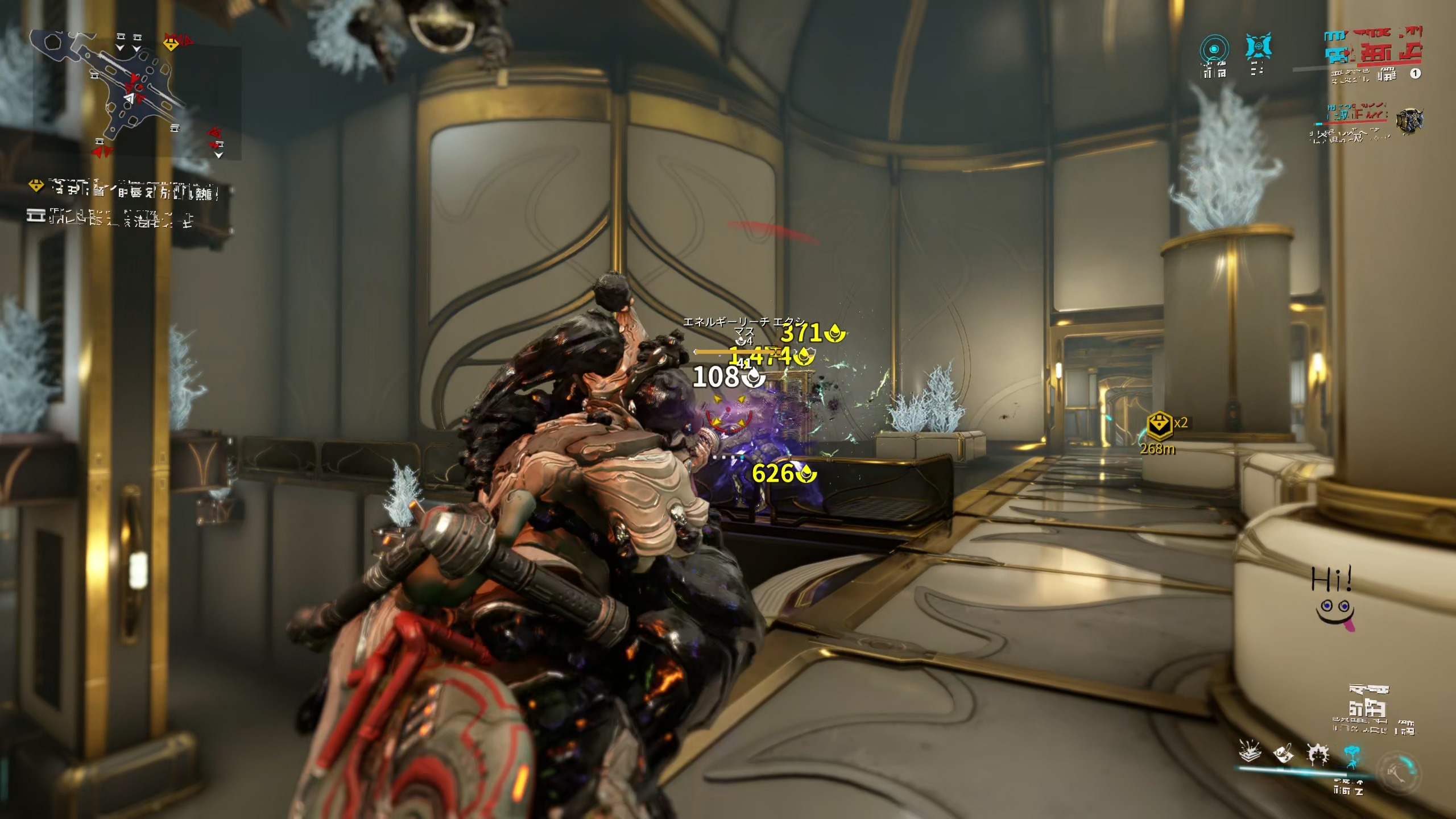Image resolution: width=1456 pixels, height=819 pixels.
Task: Click the cyan concentric-circles buff icon
Action: point(1214,50)
